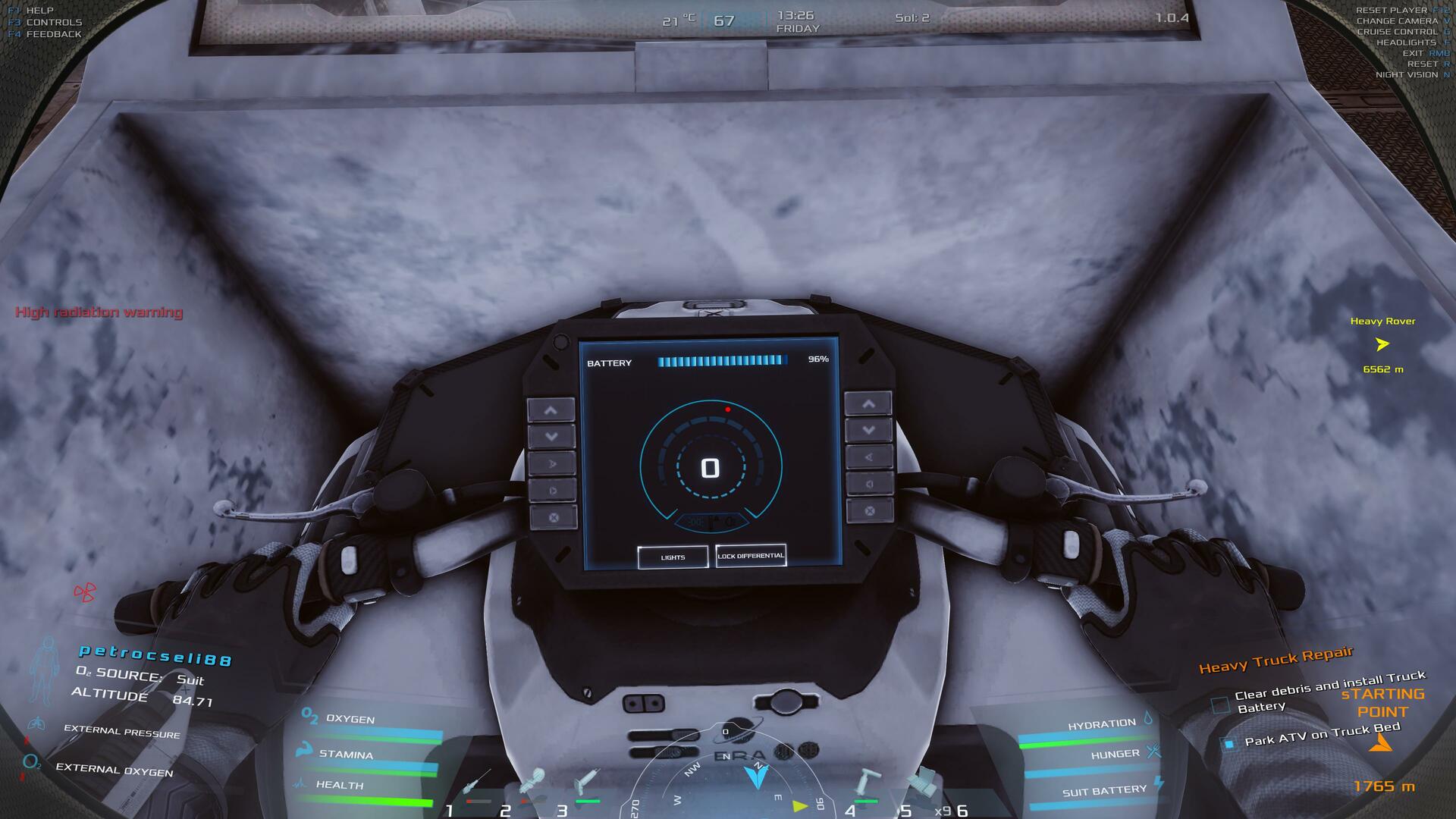
Task: Select the tool in hotbar slot 4
Action: pos(866,785)
